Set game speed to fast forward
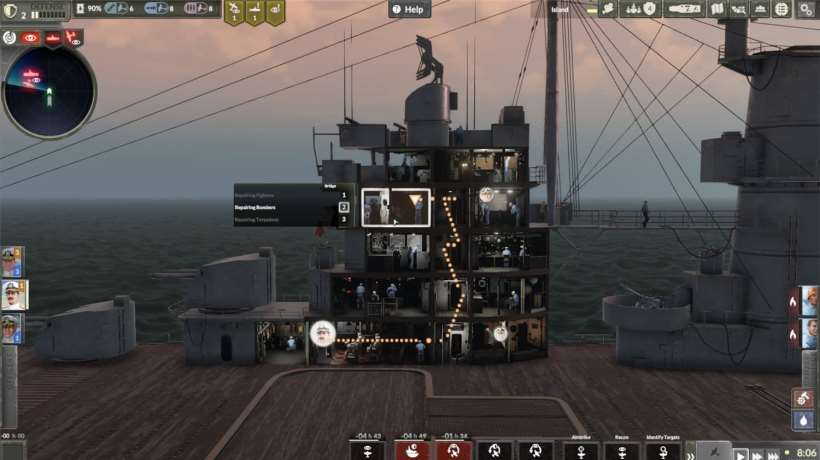 click(758, 454)
